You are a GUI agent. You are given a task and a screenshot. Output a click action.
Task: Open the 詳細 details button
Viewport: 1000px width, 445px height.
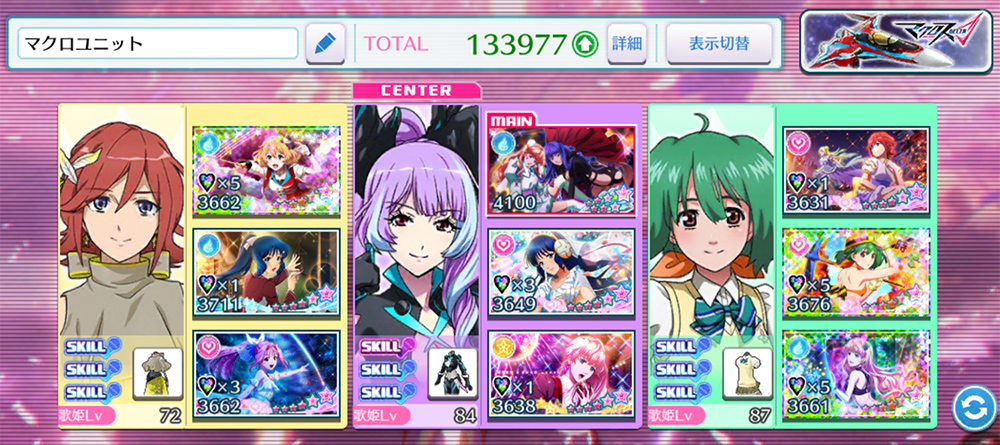point(627,44)
